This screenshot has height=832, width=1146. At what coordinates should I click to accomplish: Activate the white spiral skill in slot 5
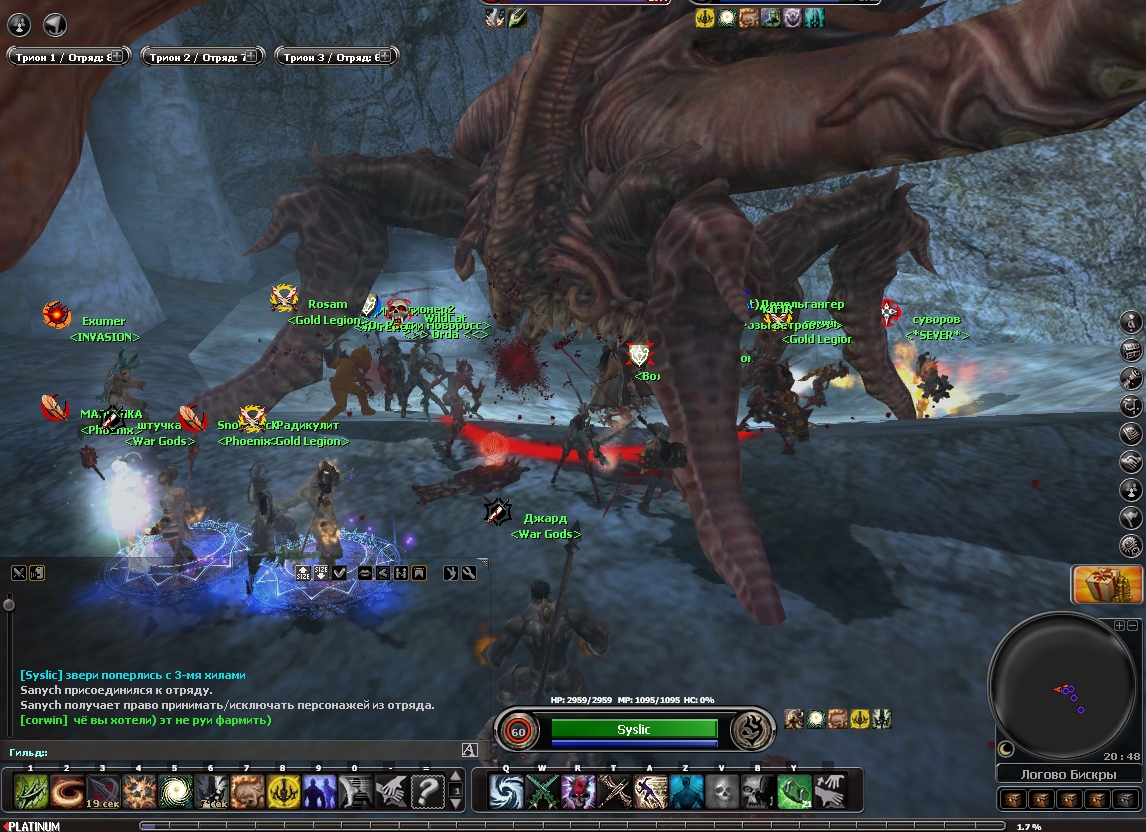pyautogui.click(x=175, y=792)
